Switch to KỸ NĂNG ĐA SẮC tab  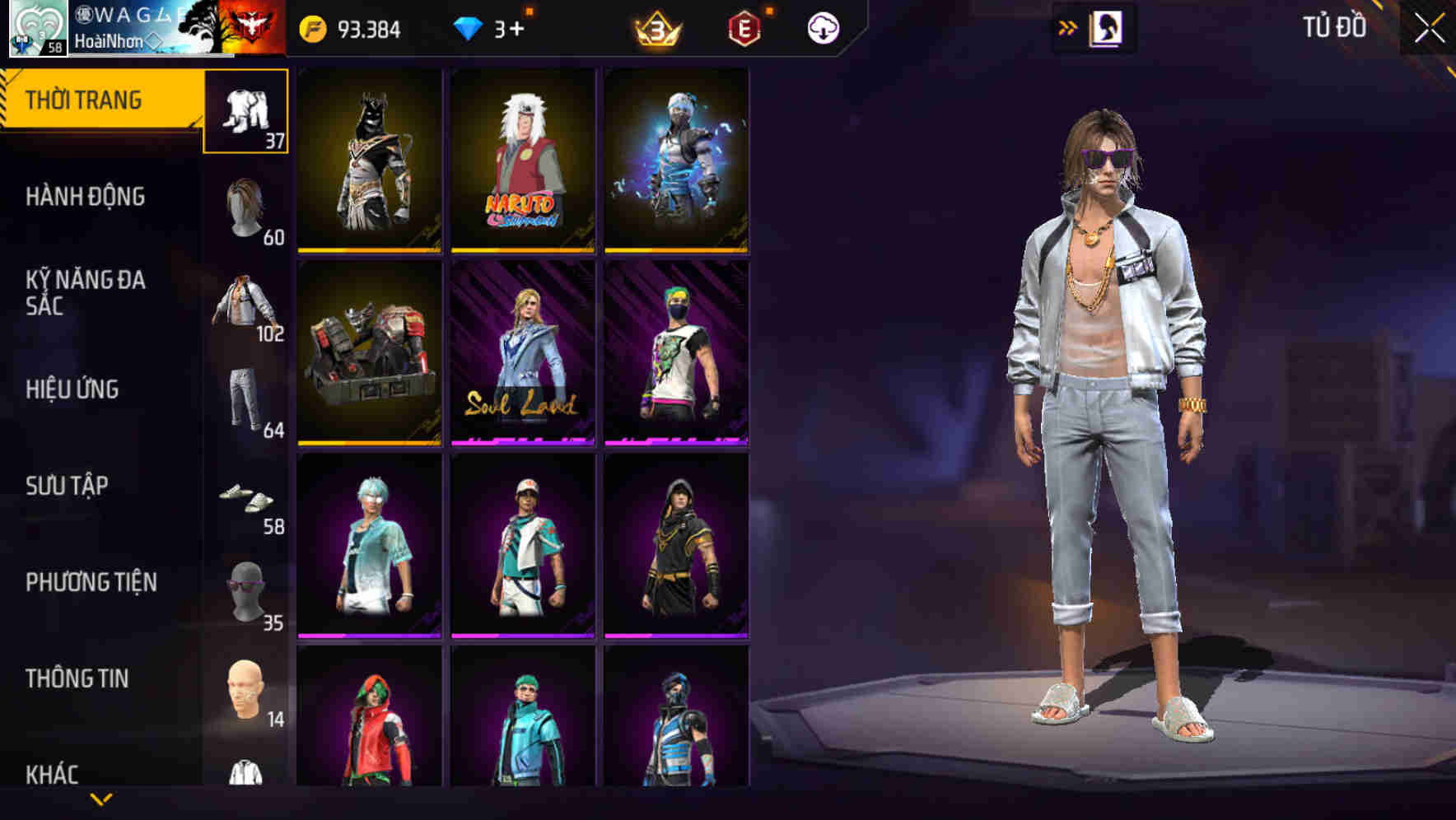(86, 292)
